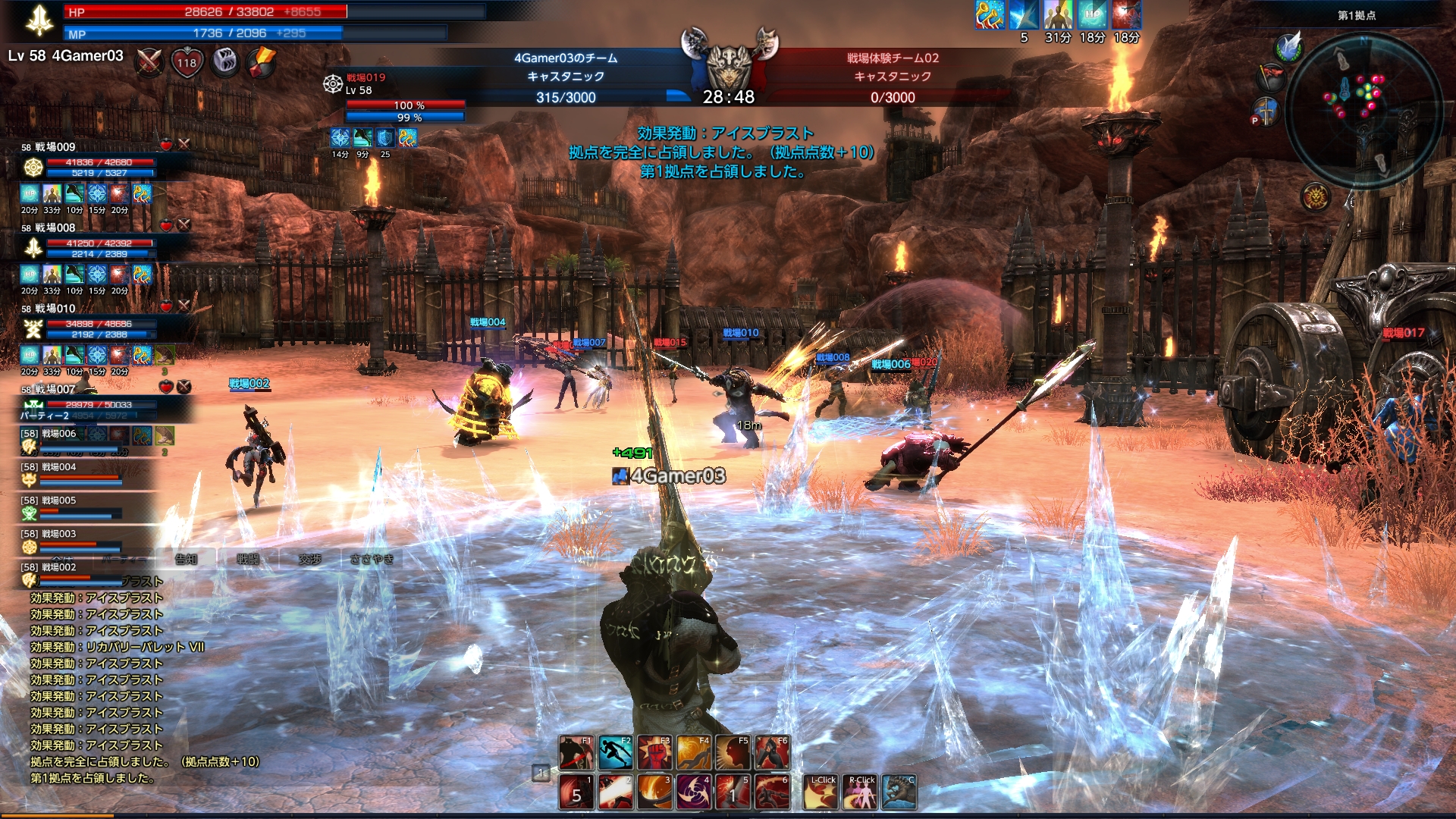Trigger the purple whirlwind blade skill

coord(693,792)
